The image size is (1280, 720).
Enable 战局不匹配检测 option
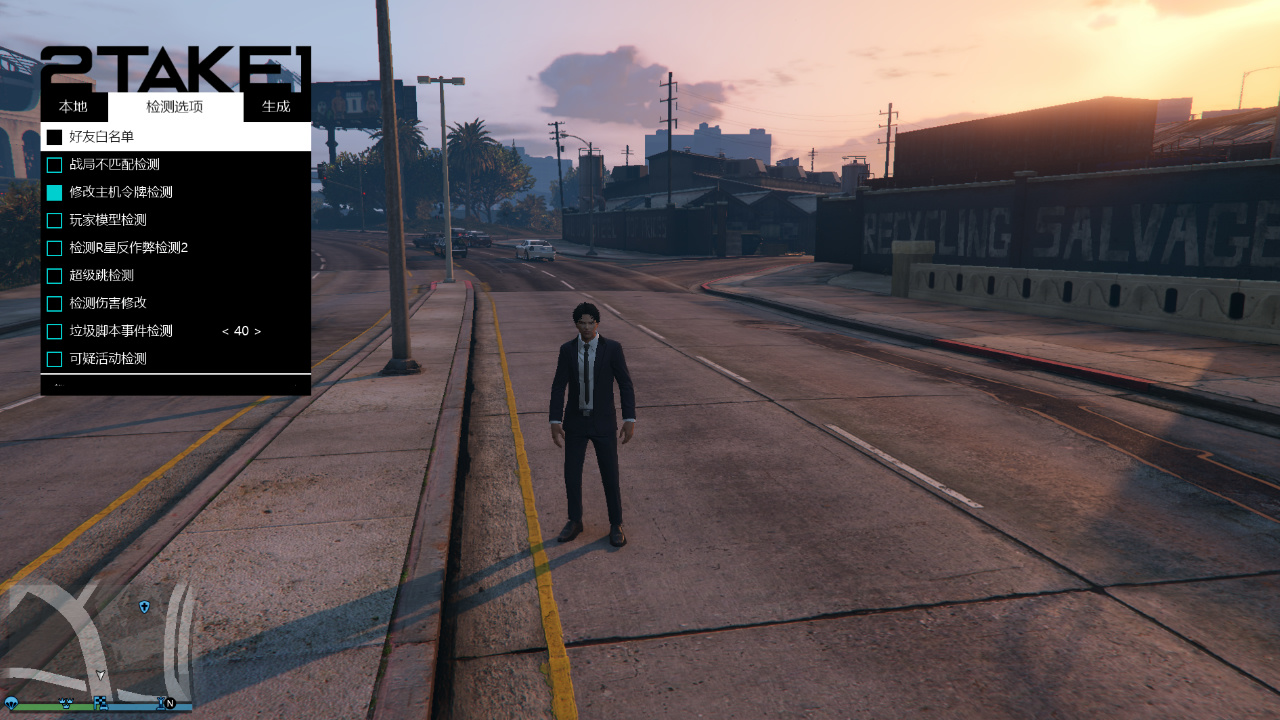point(55,165)
